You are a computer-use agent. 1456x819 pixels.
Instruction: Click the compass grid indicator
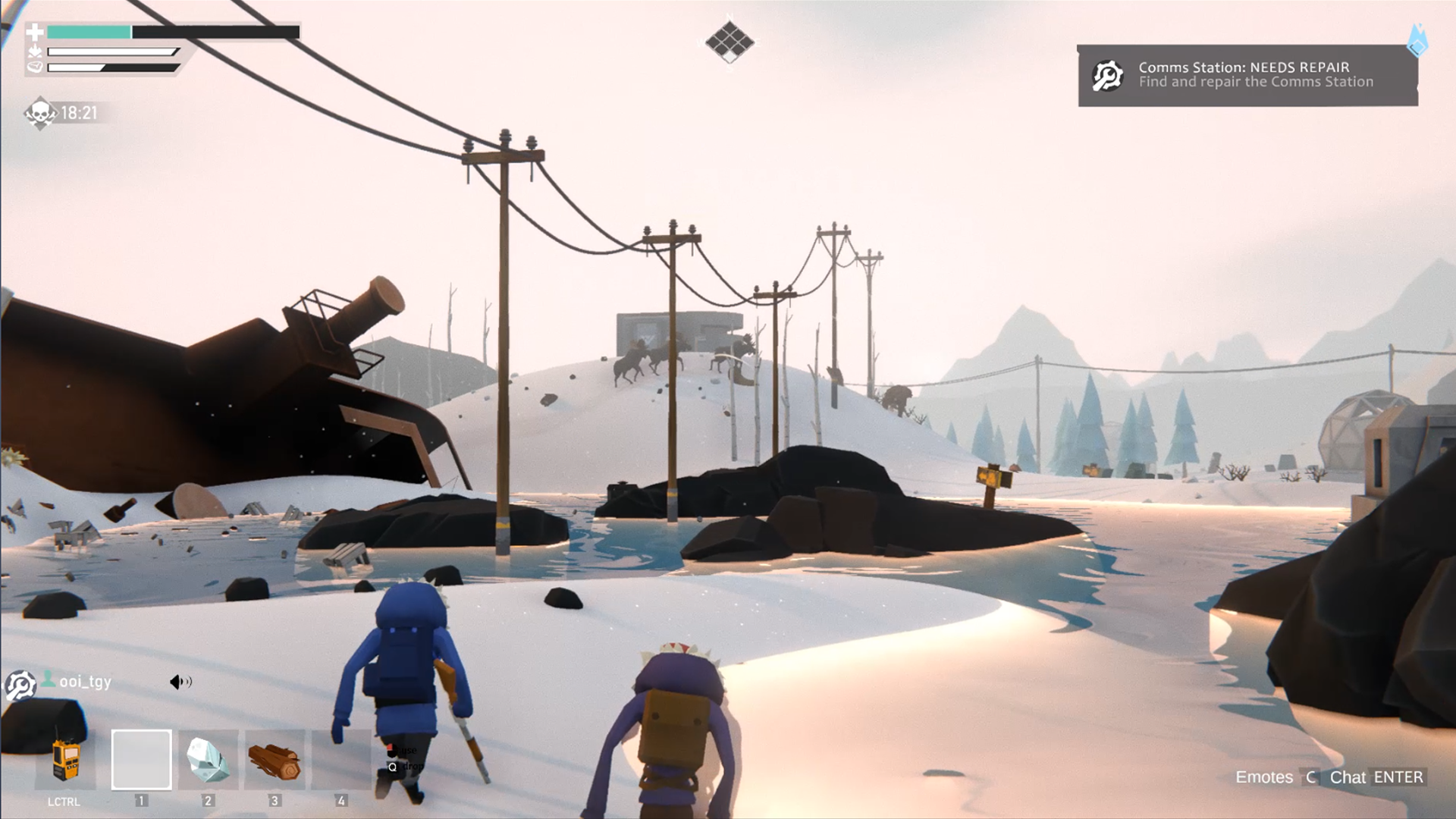[x=730, y=42]
